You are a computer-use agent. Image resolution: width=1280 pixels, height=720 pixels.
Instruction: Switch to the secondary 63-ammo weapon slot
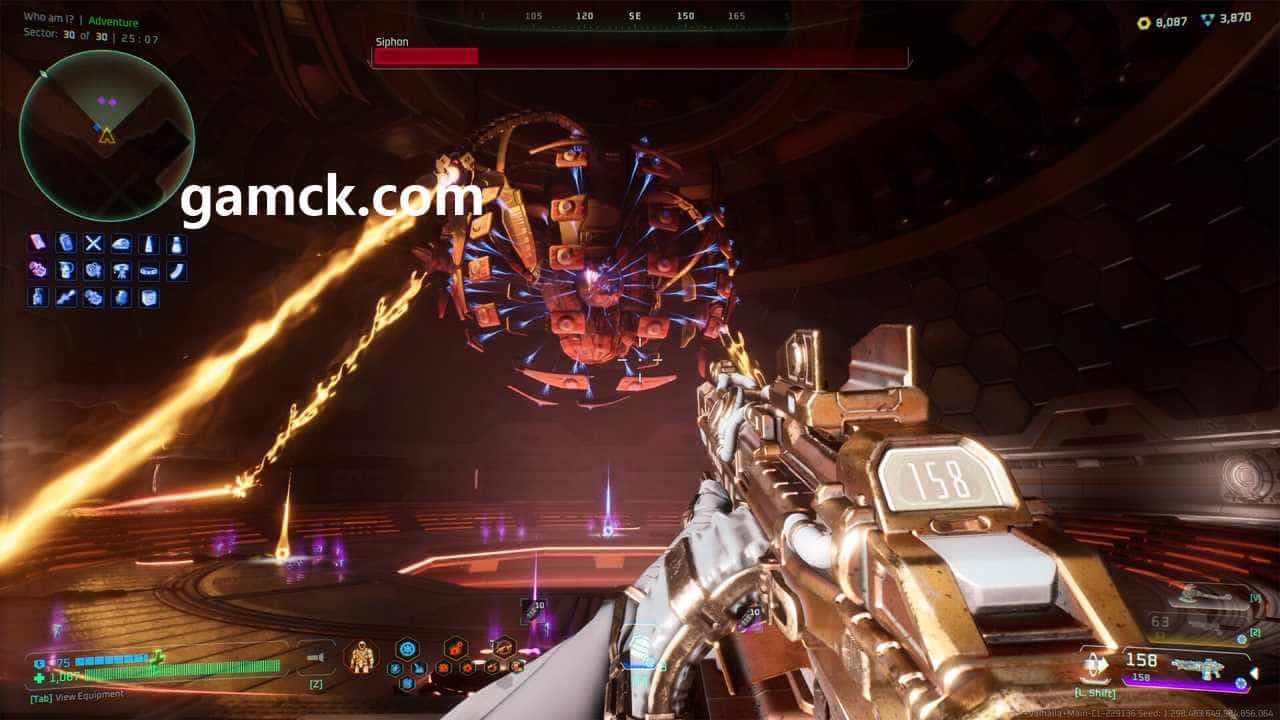(x=1200, y=624)
